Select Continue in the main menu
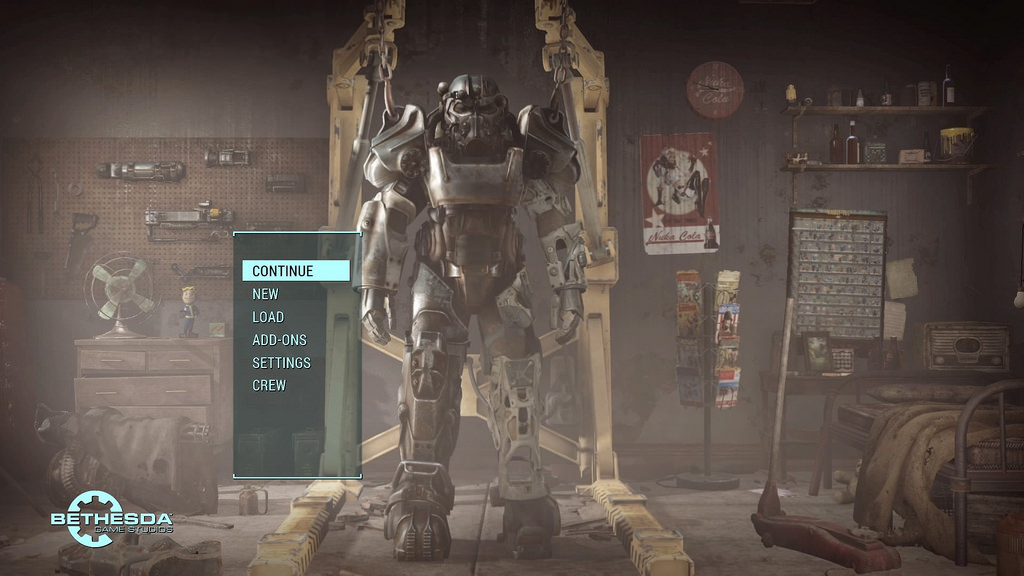 (x=283, y=271)
